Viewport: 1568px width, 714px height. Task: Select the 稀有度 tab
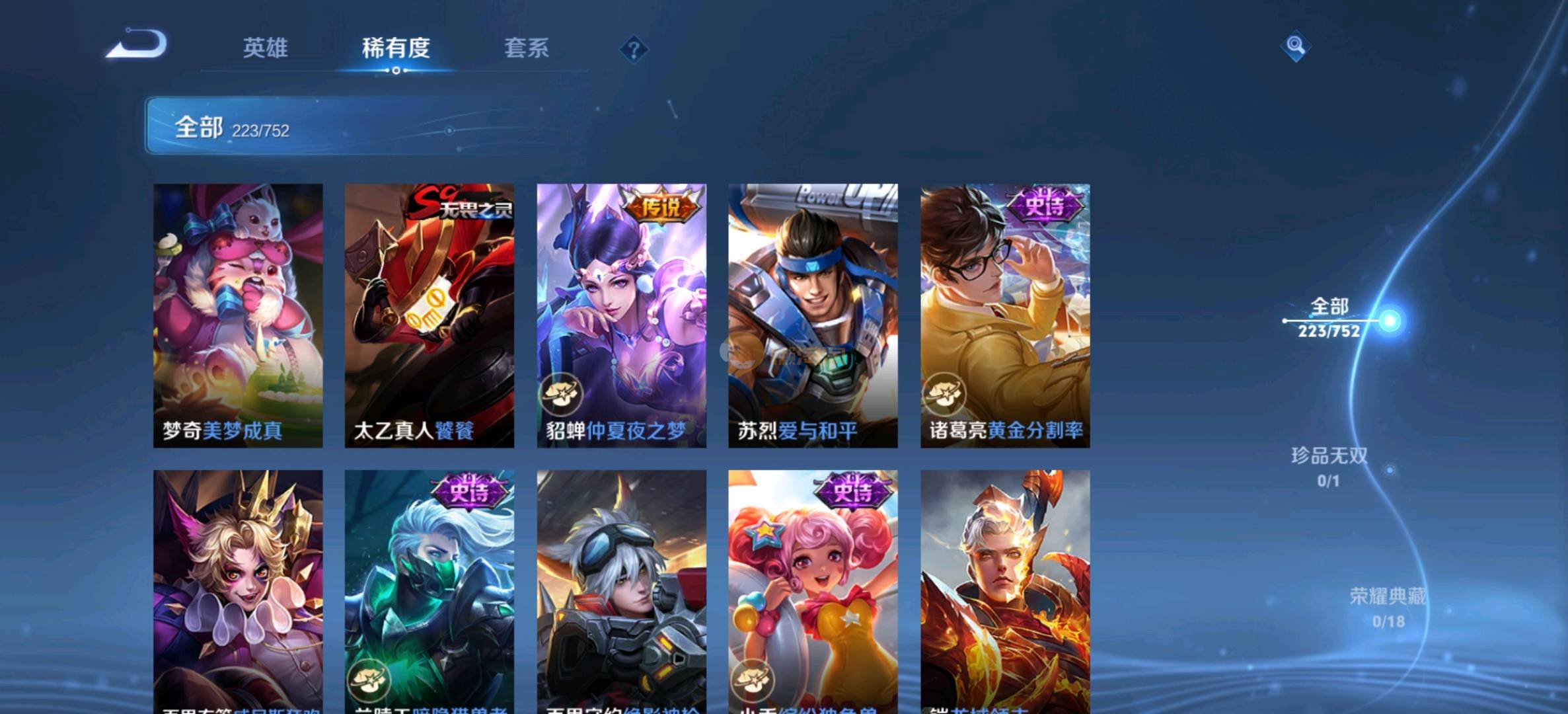point(396,48)
